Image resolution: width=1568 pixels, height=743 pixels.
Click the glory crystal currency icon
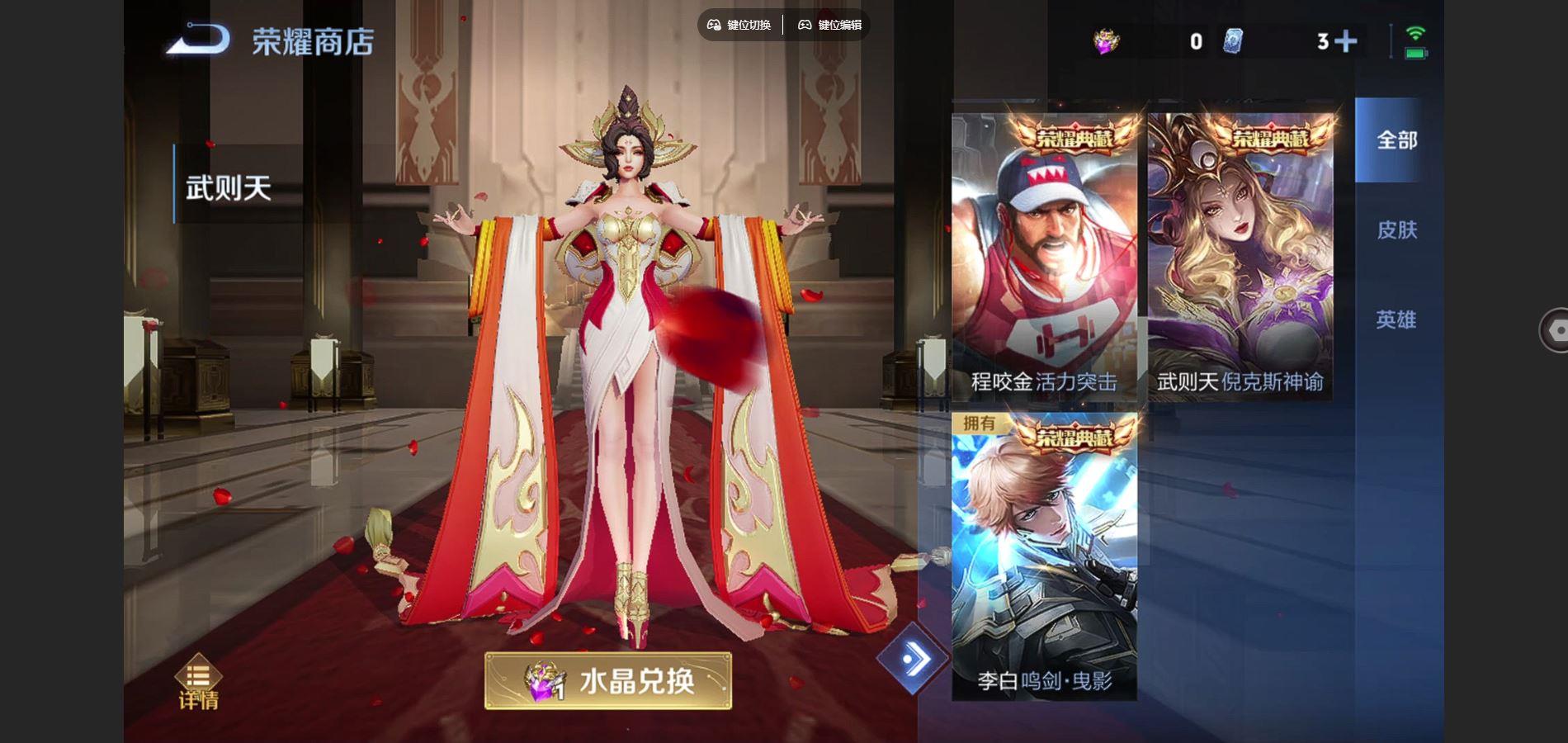click(1106, 40)
